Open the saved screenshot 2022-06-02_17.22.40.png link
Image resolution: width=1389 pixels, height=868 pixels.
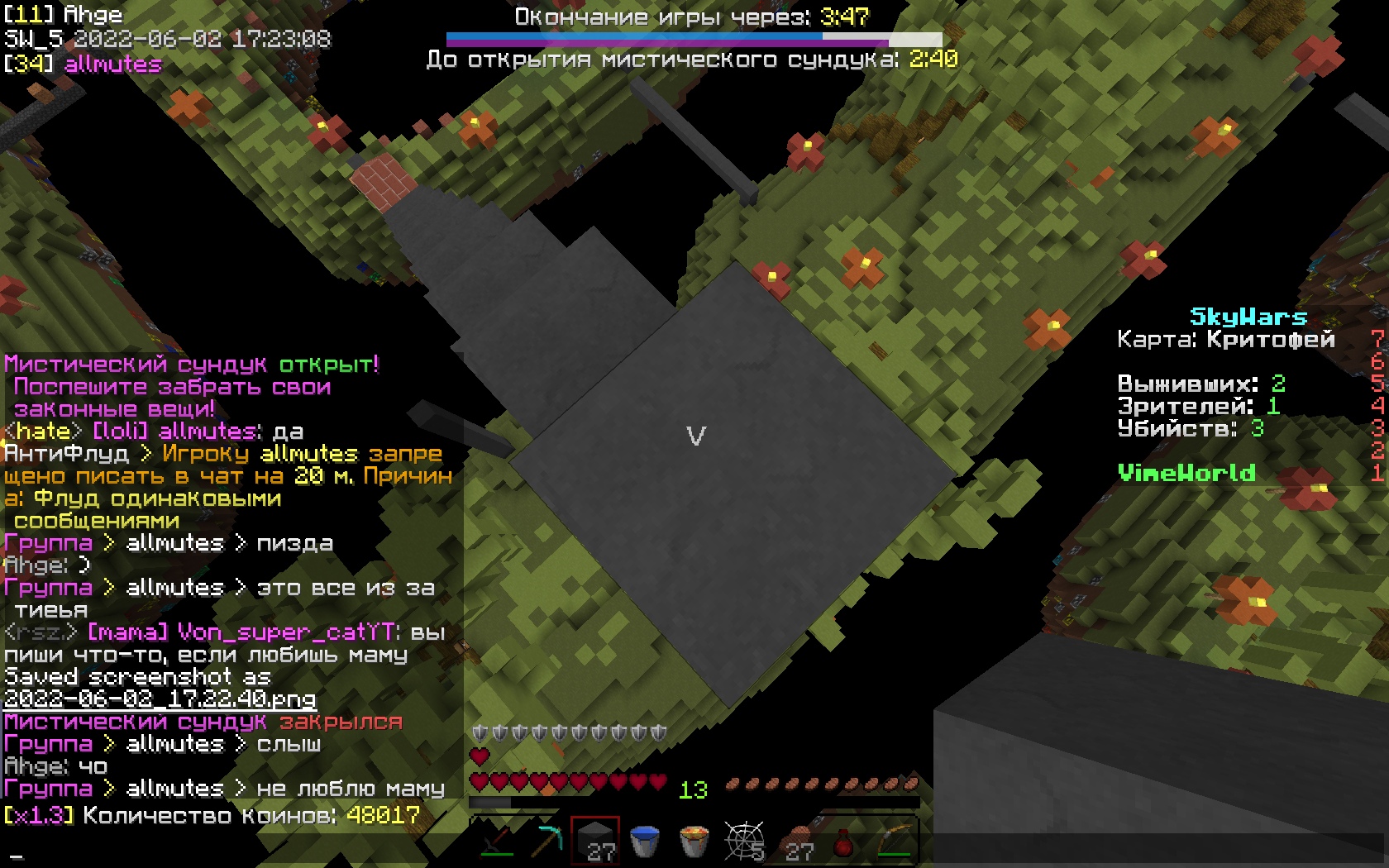160,699
